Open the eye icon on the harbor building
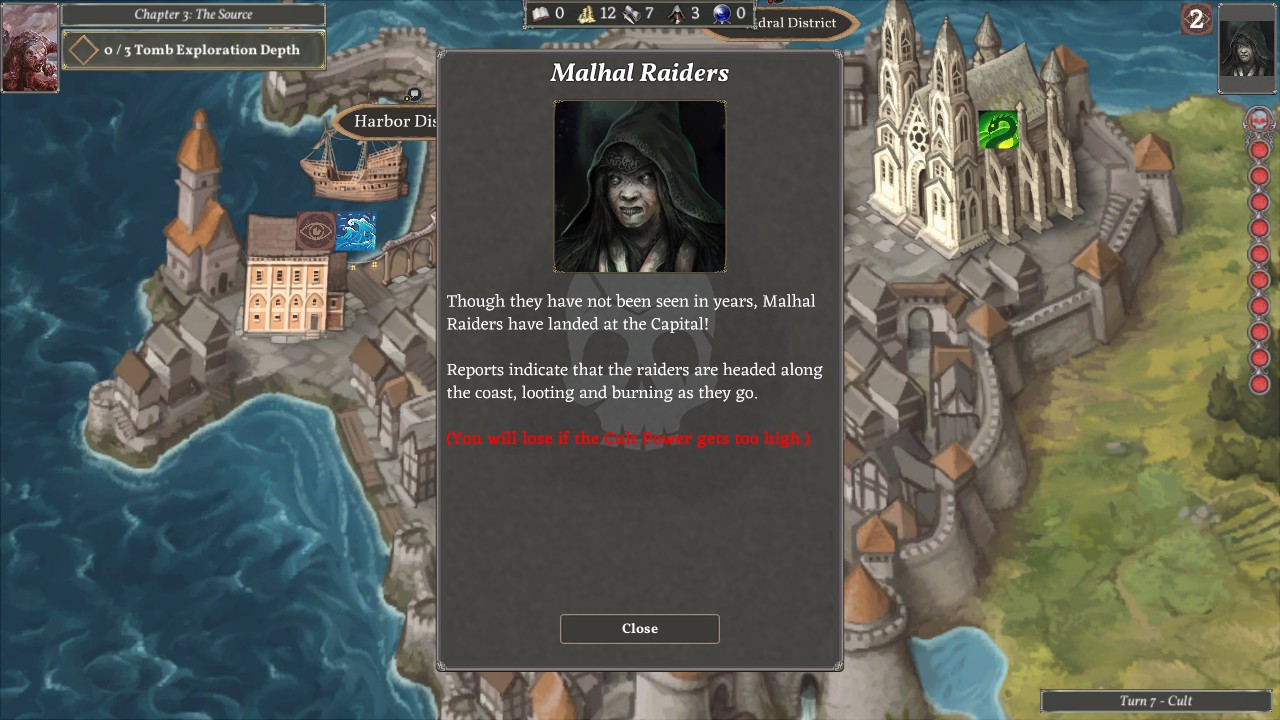 [x=317, y=229]
